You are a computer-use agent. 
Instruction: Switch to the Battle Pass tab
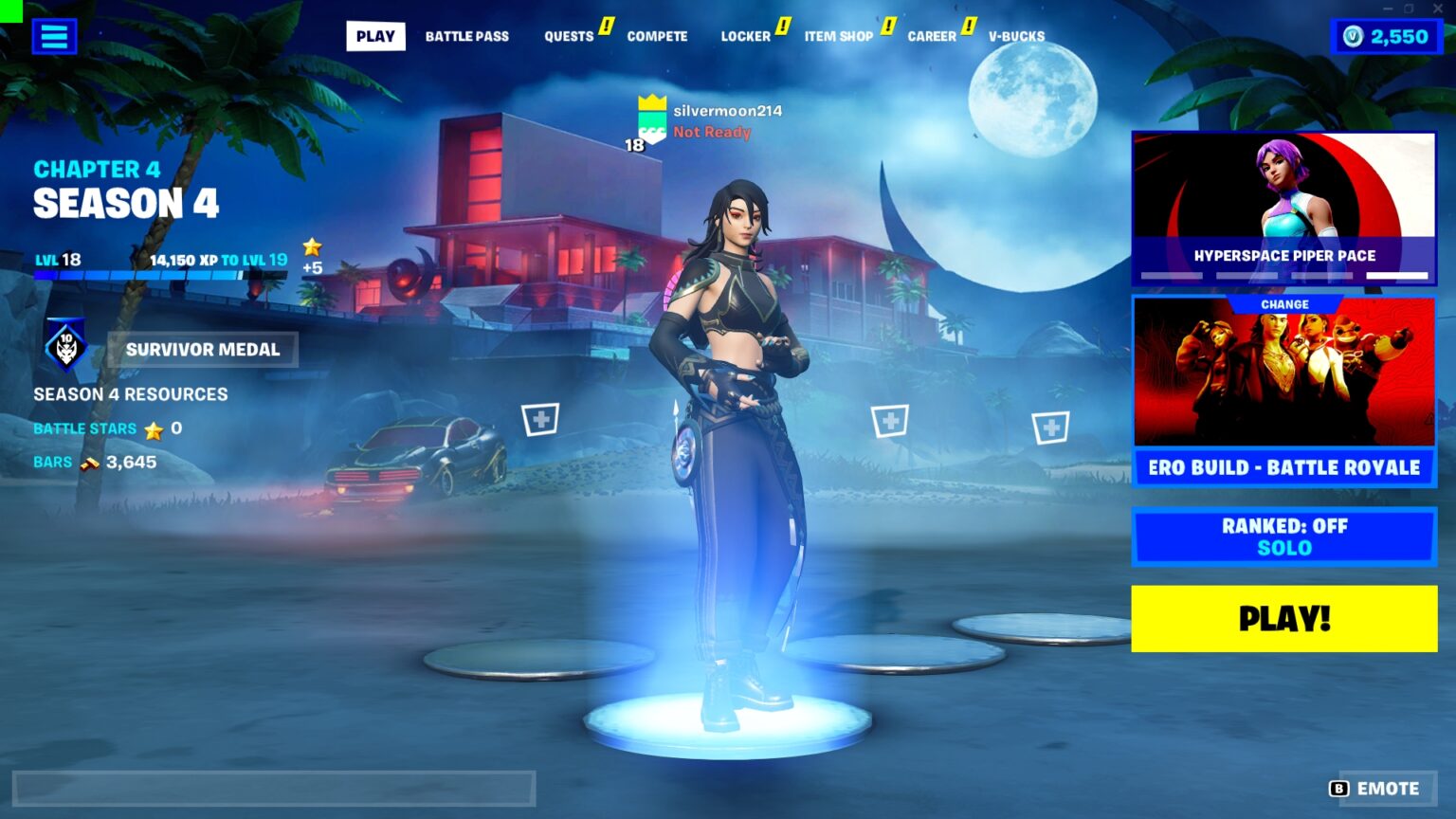[467, 36]
